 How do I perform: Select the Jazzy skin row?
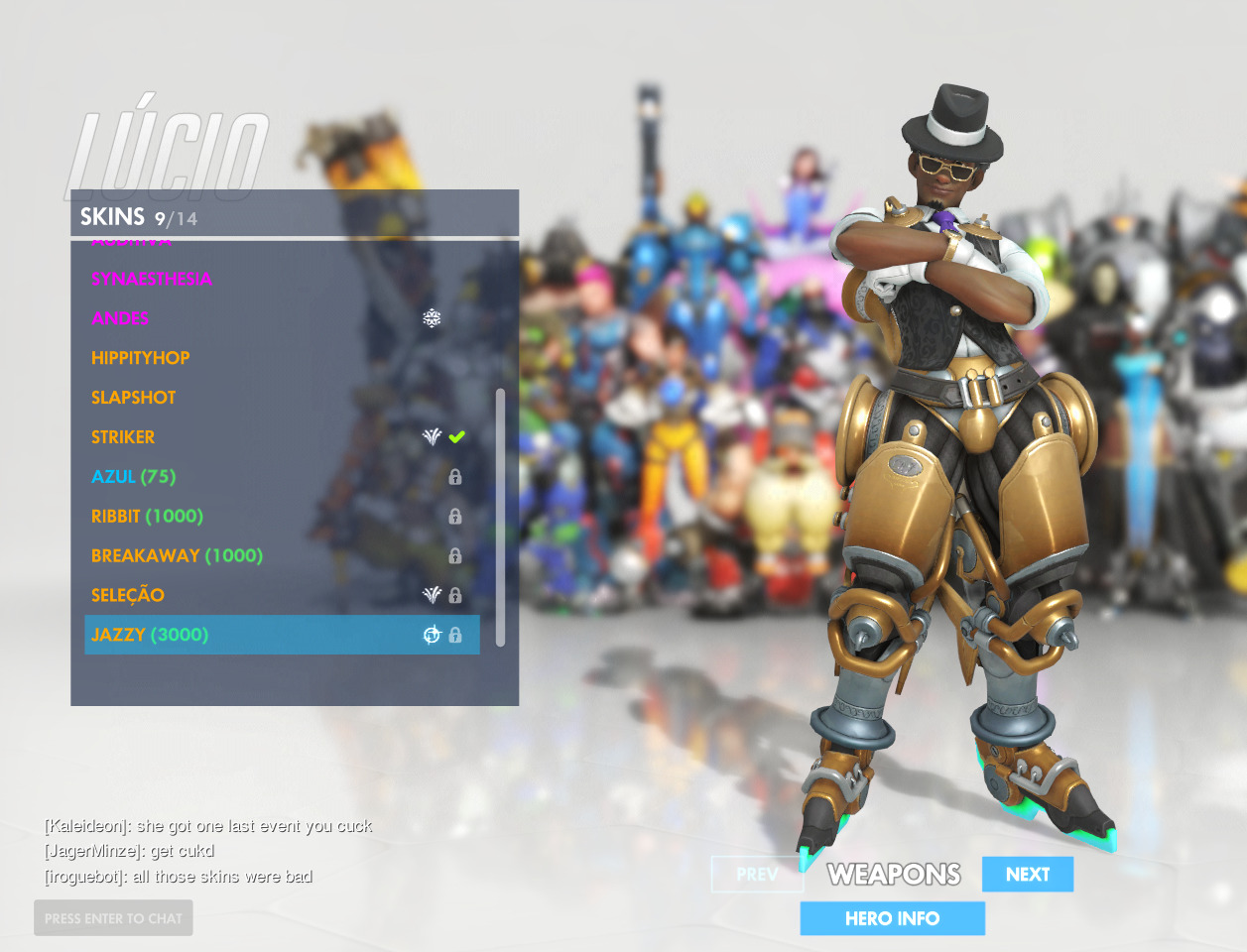[150, 635]
